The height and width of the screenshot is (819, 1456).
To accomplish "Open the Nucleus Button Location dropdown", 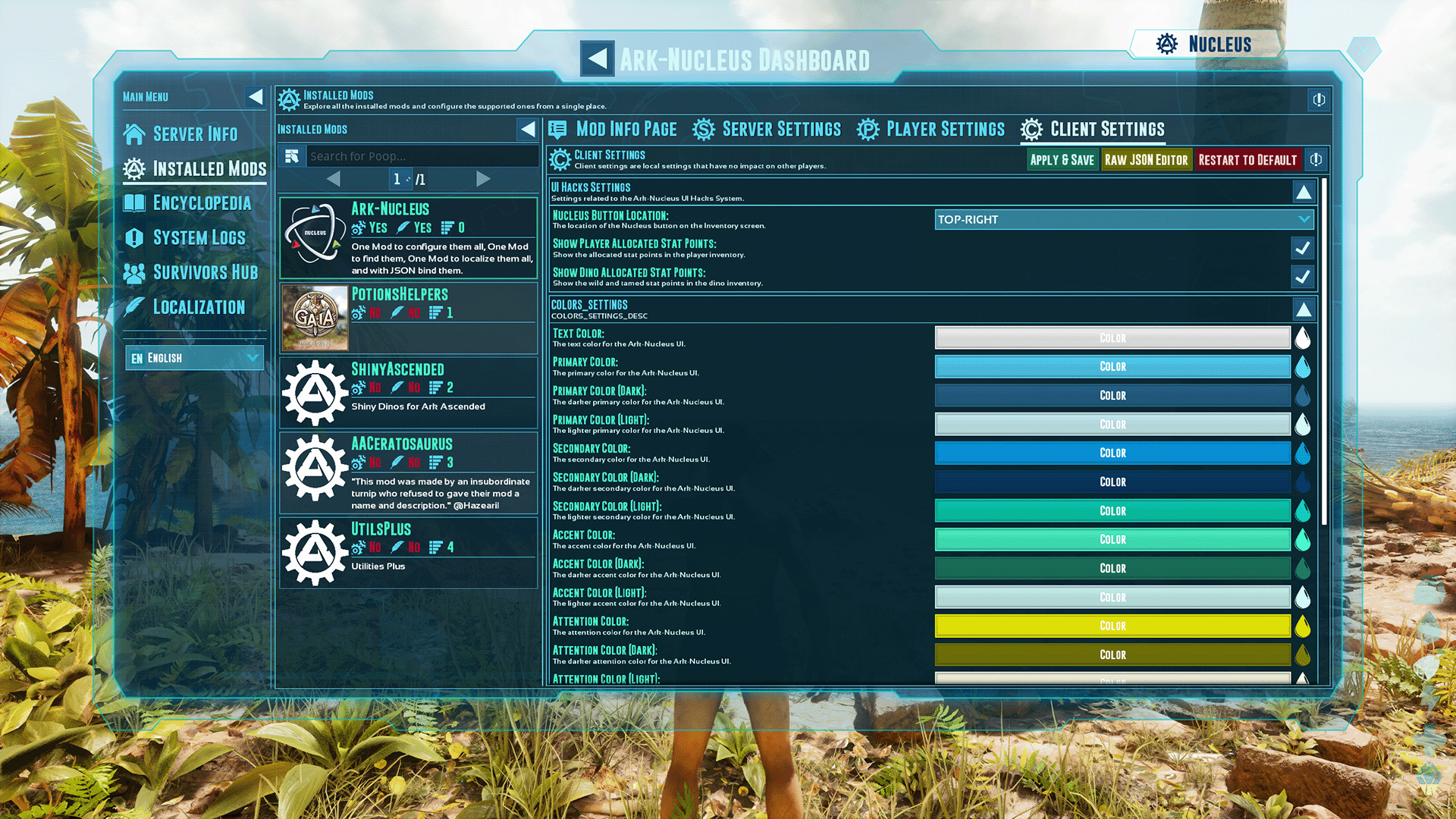I will (x=1122, y=219).
